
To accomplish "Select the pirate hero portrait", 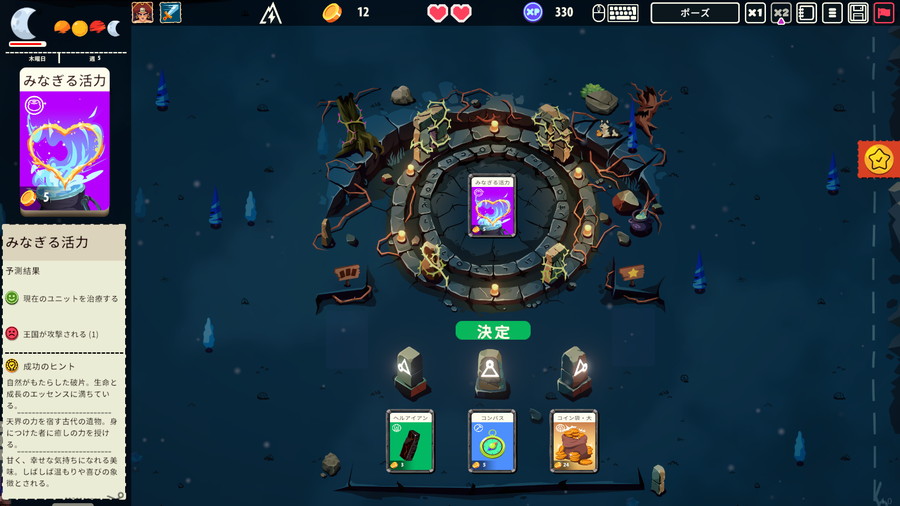I will click(x=143, y=12).
